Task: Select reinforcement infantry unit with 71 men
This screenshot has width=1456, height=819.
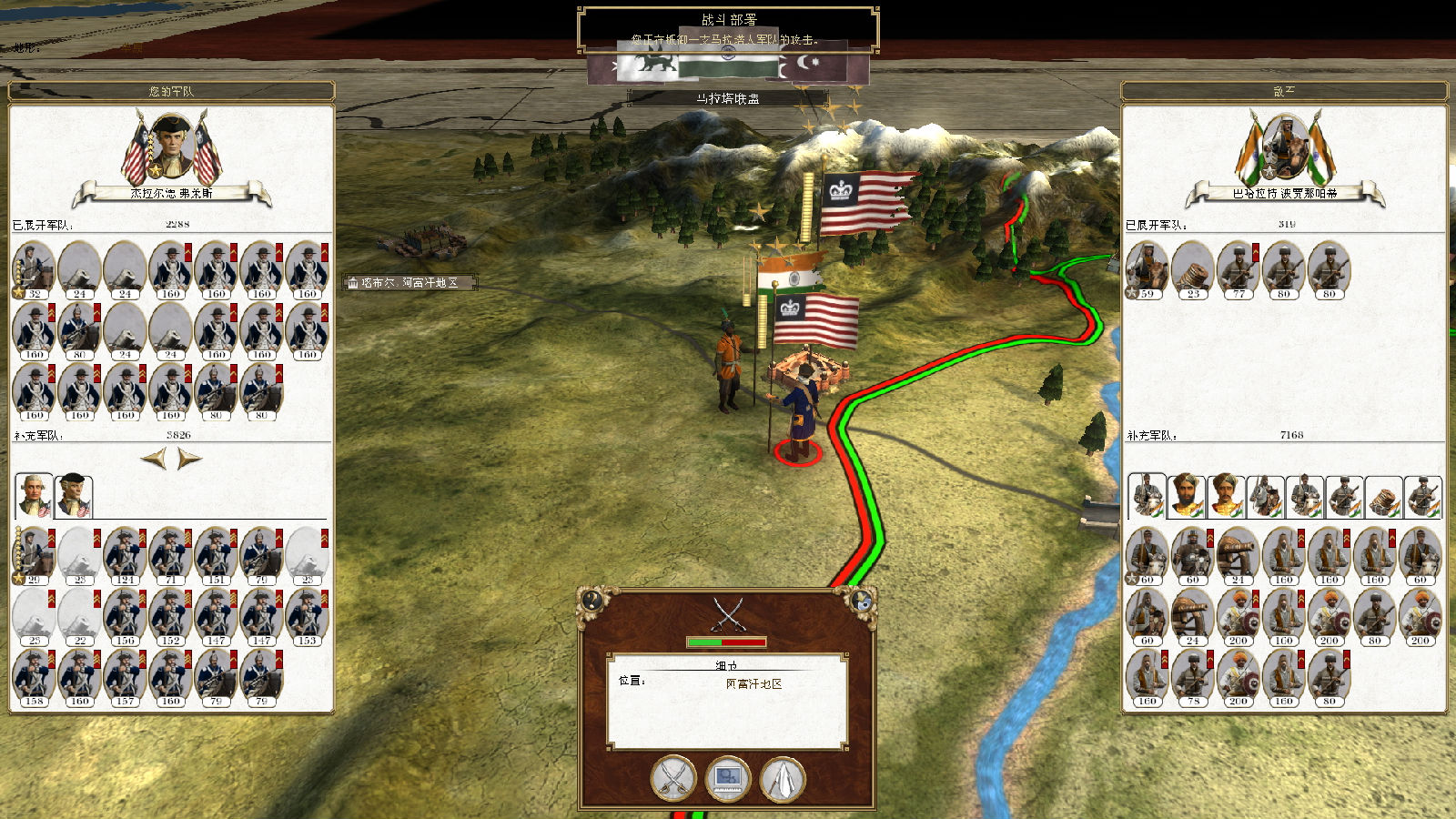Action: 170,555
